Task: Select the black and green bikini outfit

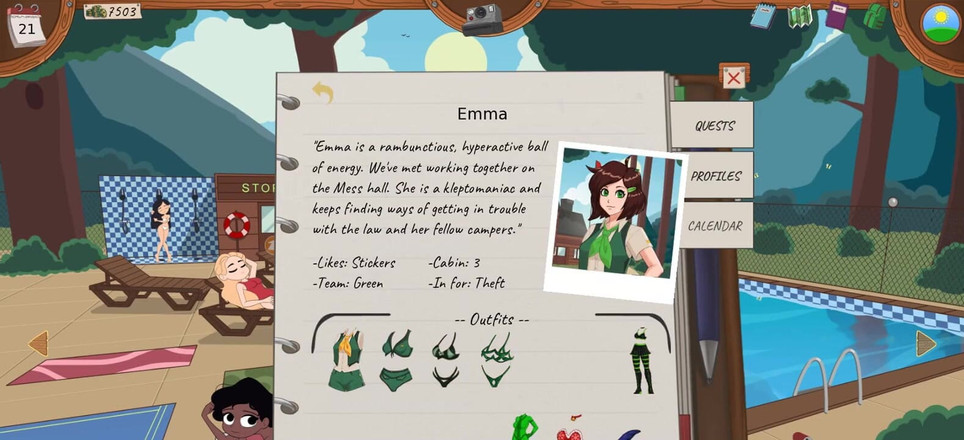Action: [446, 360]
